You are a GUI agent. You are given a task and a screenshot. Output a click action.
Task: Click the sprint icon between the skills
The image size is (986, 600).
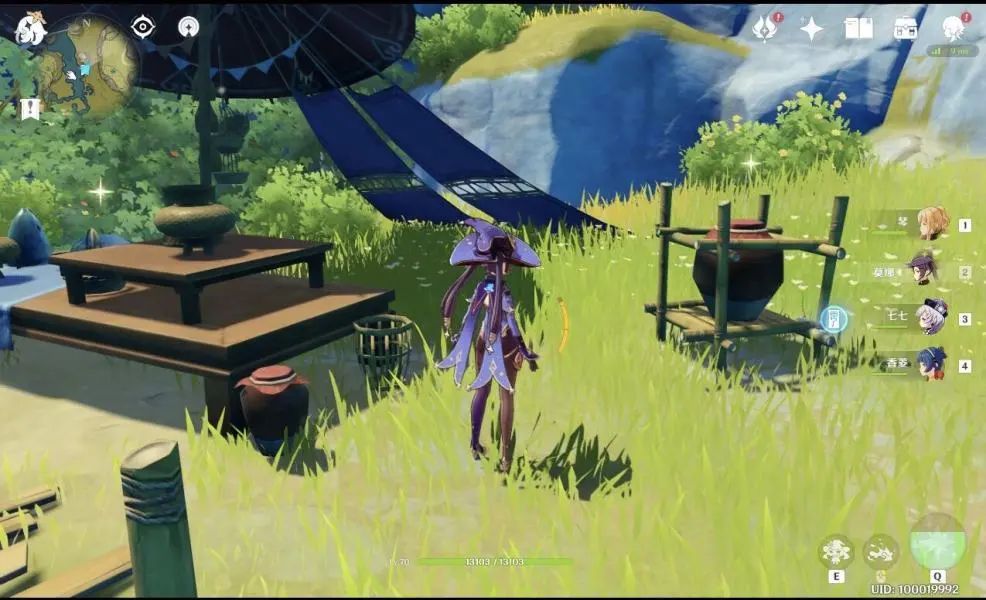tap(881, 552)
